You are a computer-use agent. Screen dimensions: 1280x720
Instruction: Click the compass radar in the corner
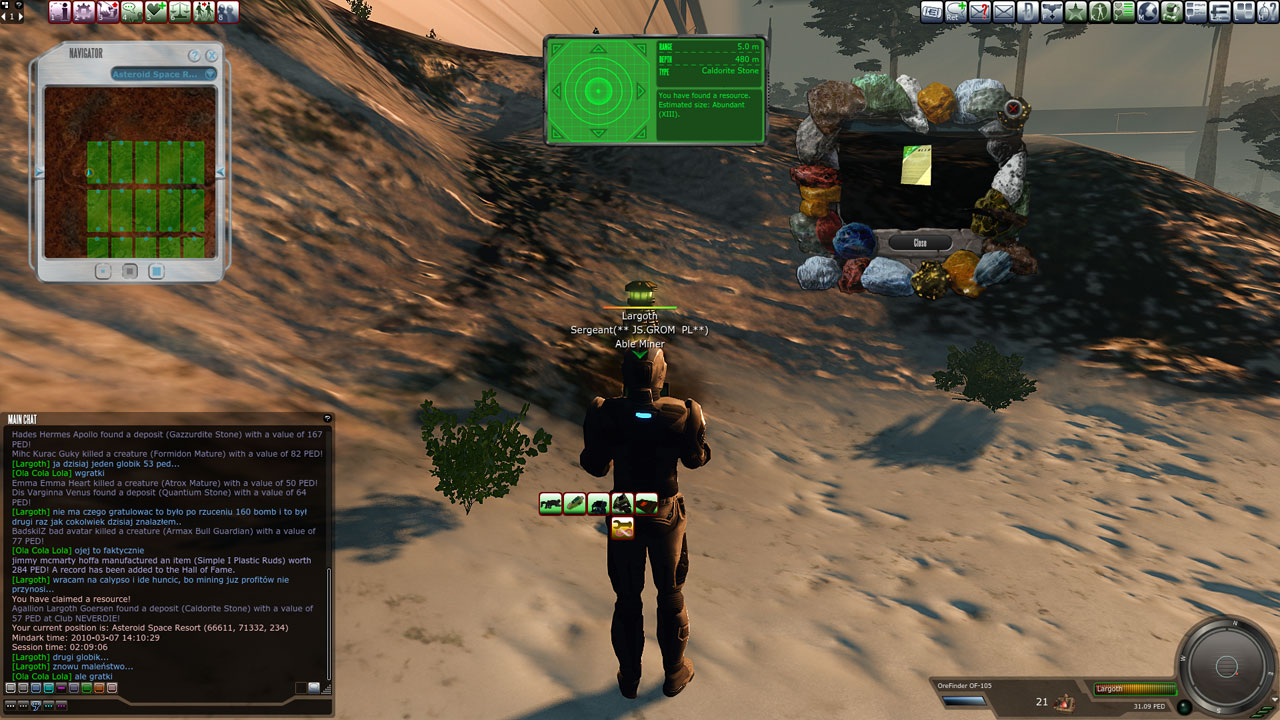[x=1226, y=666]
